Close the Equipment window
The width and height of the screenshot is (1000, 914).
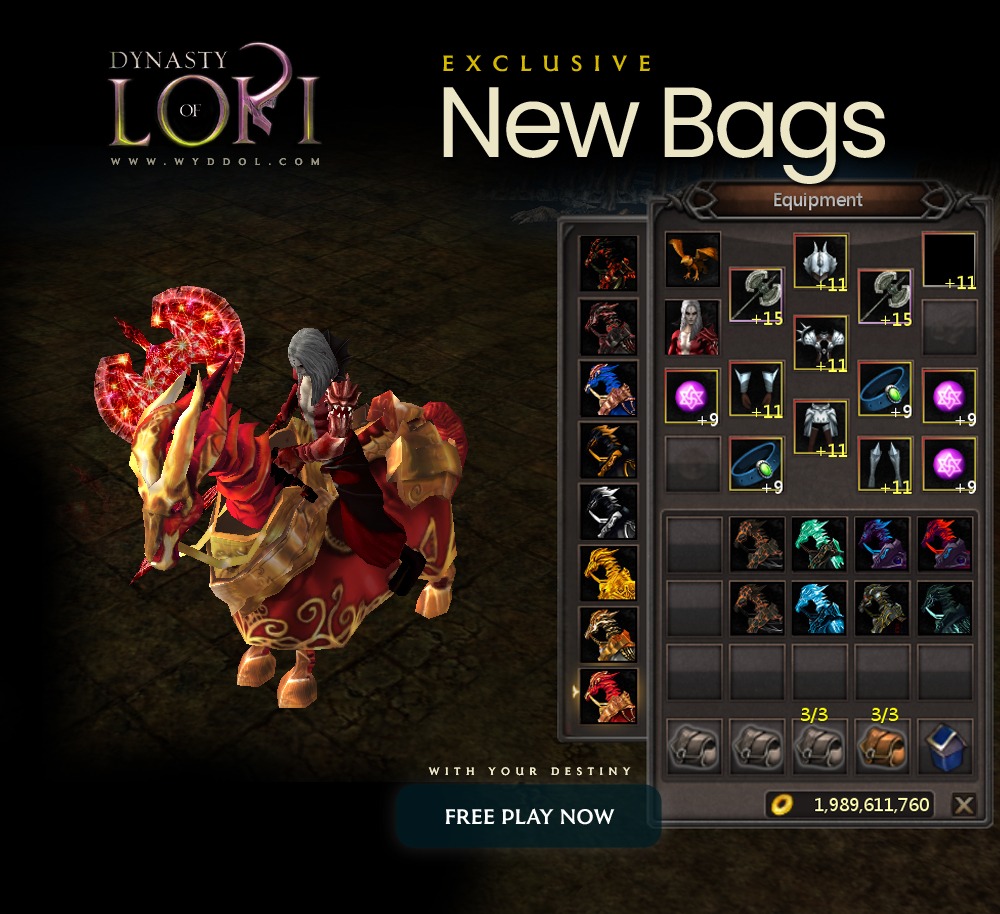[x=963, y=805]
